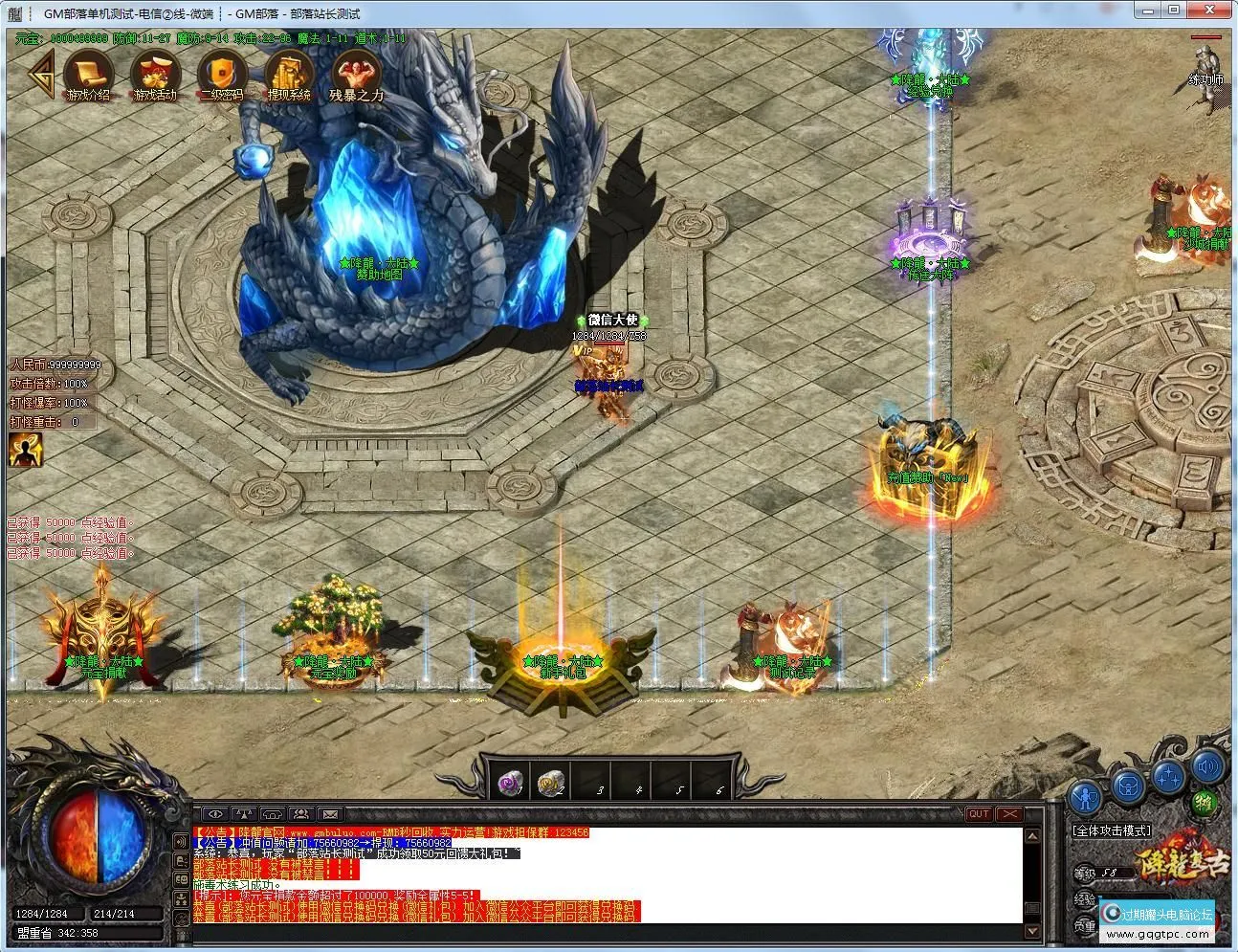Click the green 辅 assist button
The height and width of the screenshot is (952, 1238).
point(1203,802)
